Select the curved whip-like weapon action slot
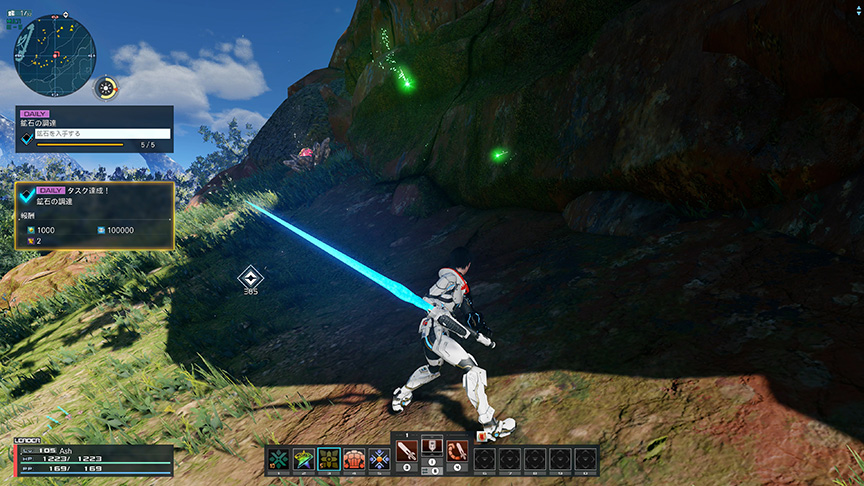The width and height of the screenshot is (864, 486). 457,452
